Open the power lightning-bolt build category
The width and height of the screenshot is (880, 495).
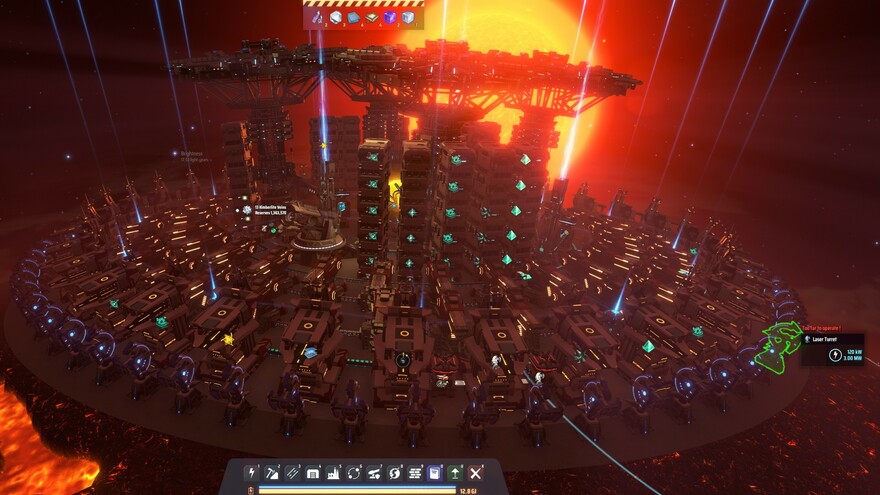click(252, 472)
